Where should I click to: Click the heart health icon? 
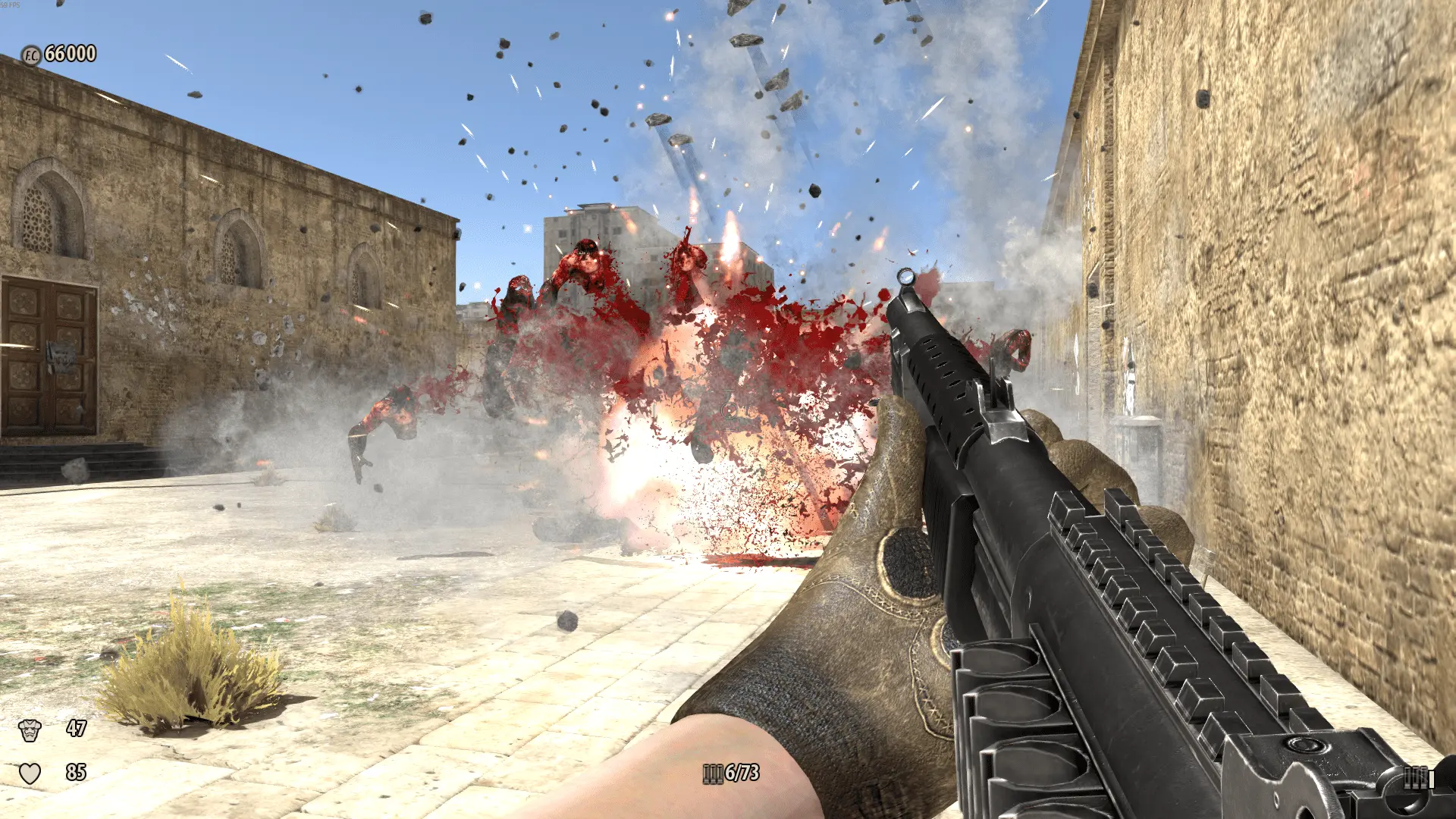point(30,773)
